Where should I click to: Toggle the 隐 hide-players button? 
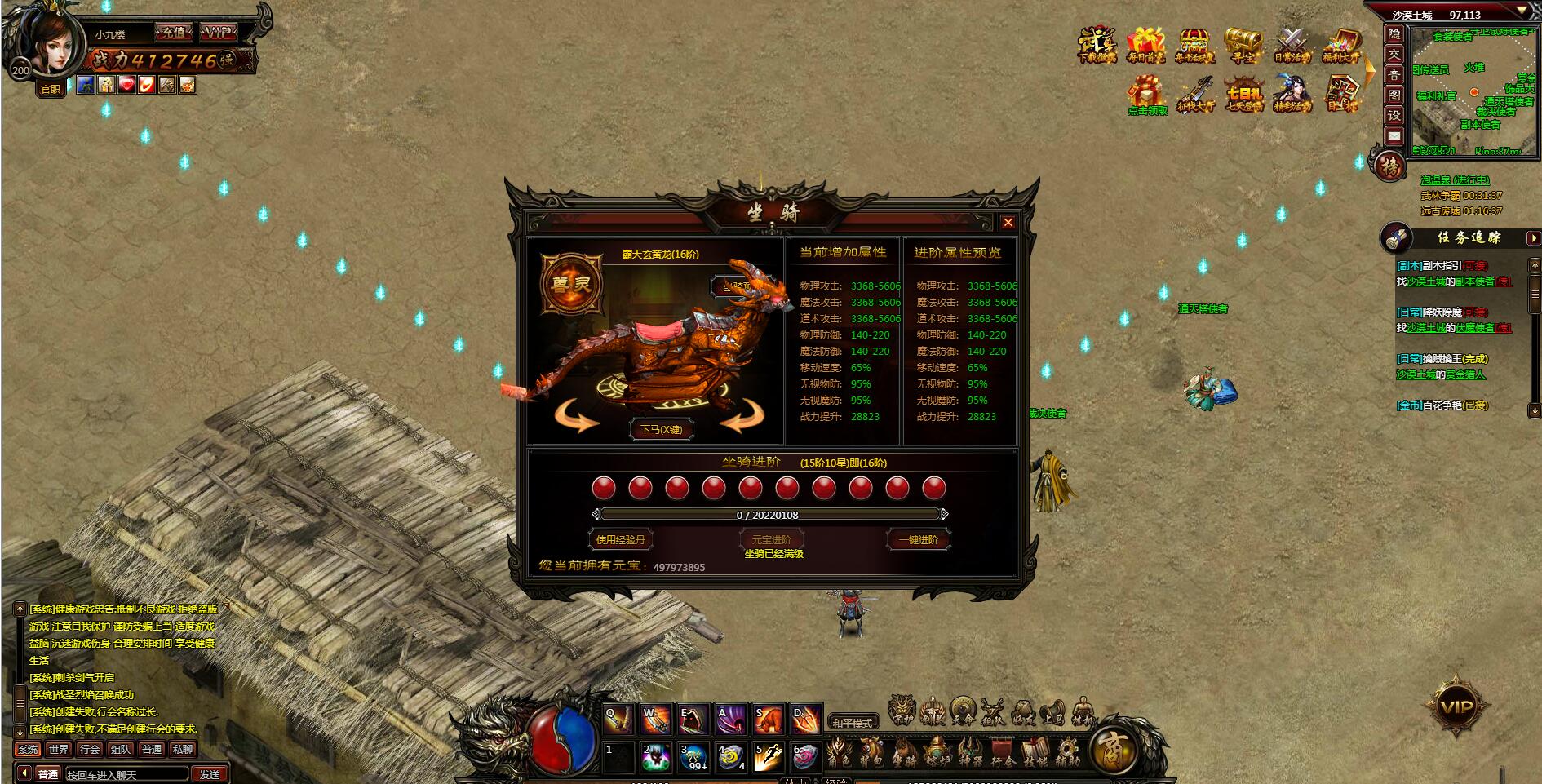click(x=1394, y=34)
